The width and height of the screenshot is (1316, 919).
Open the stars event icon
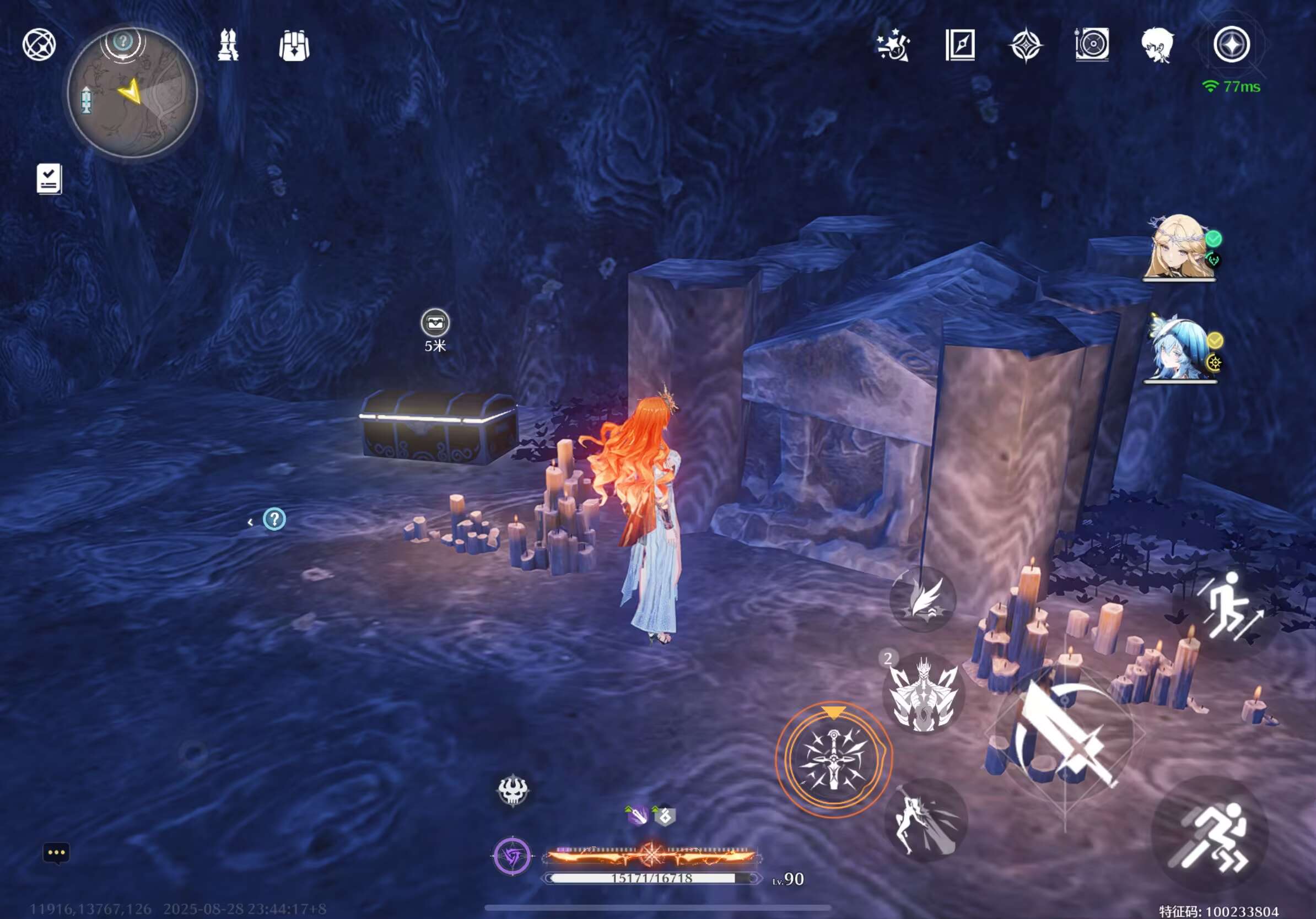click(893, 45)
